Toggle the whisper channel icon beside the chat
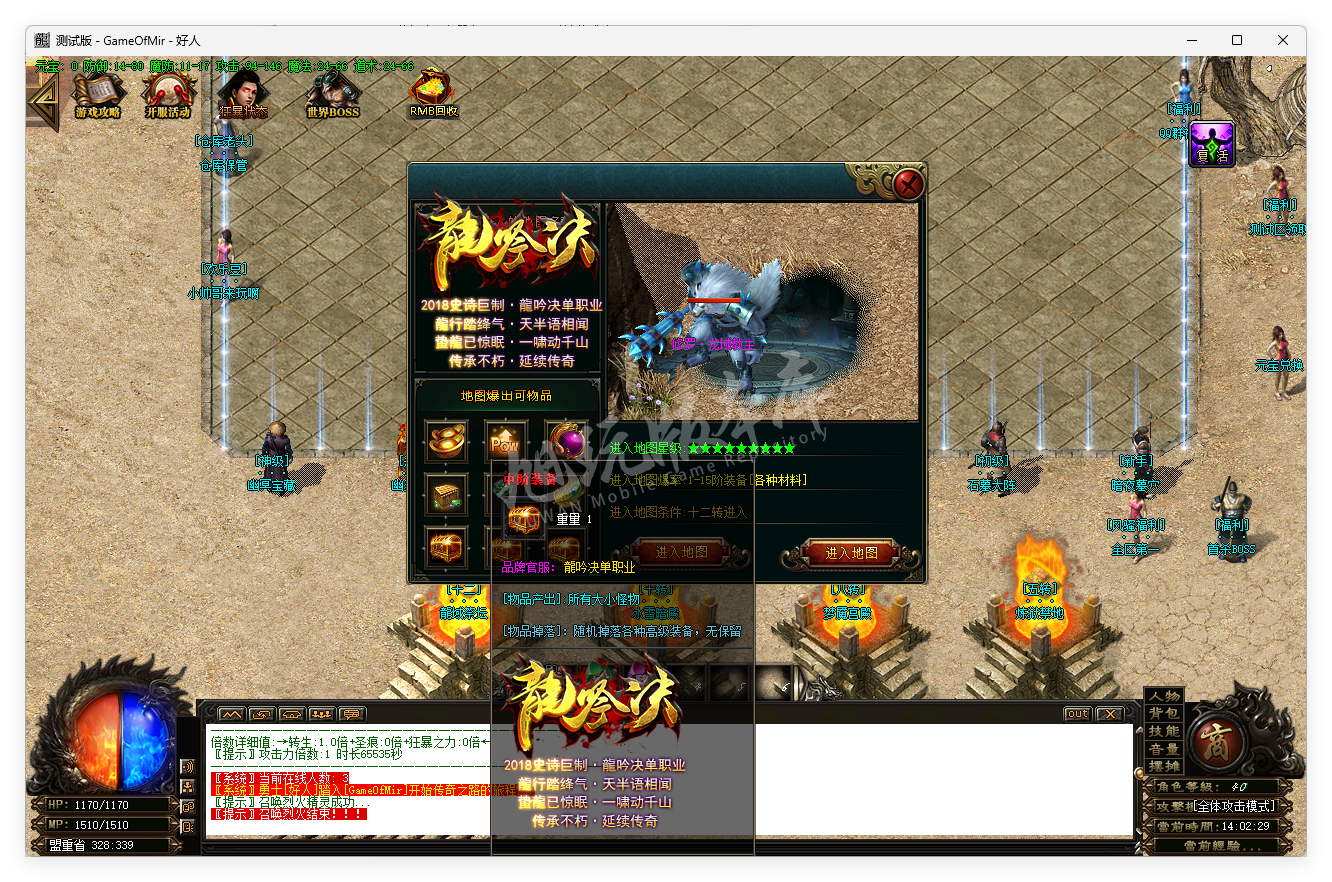This screenshot has height=882, width=1332. coord(290,714)
